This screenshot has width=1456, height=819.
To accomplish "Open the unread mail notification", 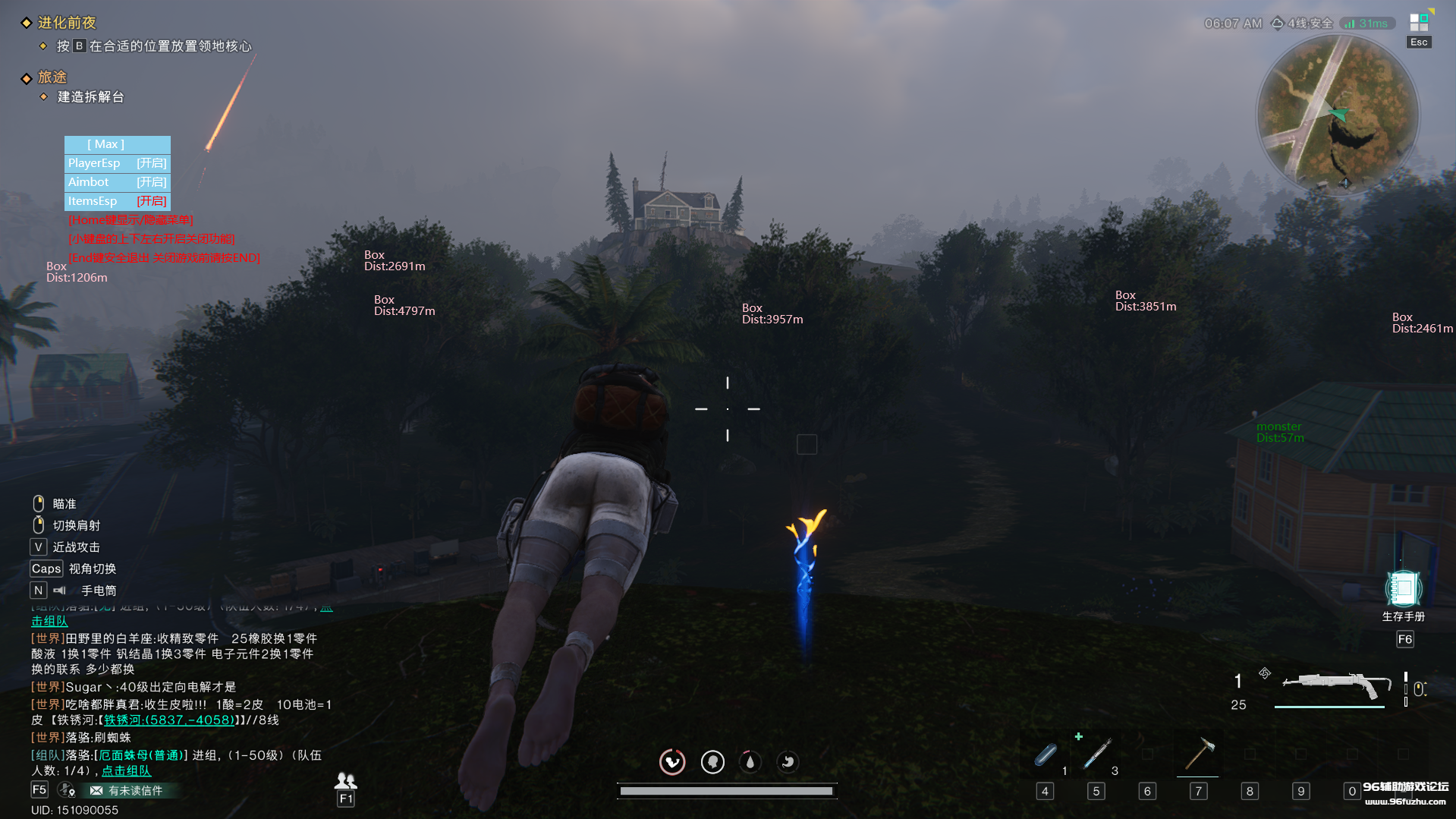I will coord(127,791).
